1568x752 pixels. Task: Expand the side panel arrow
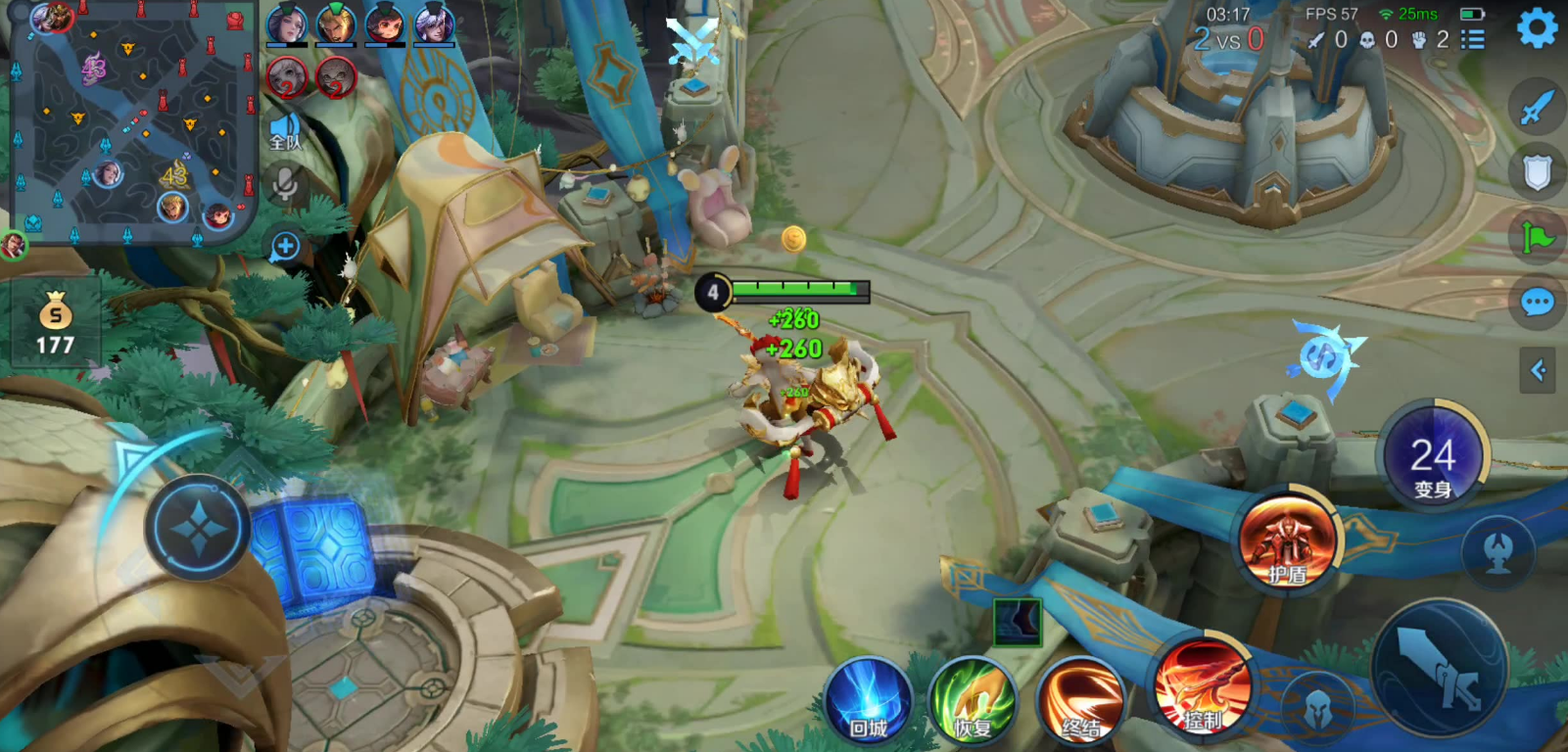coord(1538,370)
